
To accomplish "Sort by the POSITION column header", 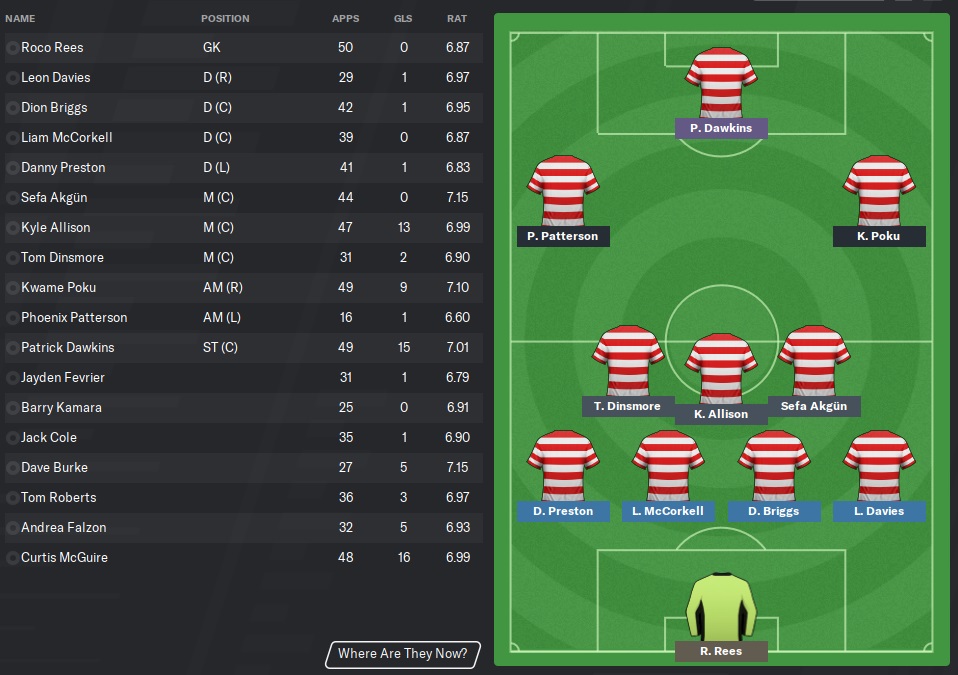I will pyautogui.click(x=225, y=19).
